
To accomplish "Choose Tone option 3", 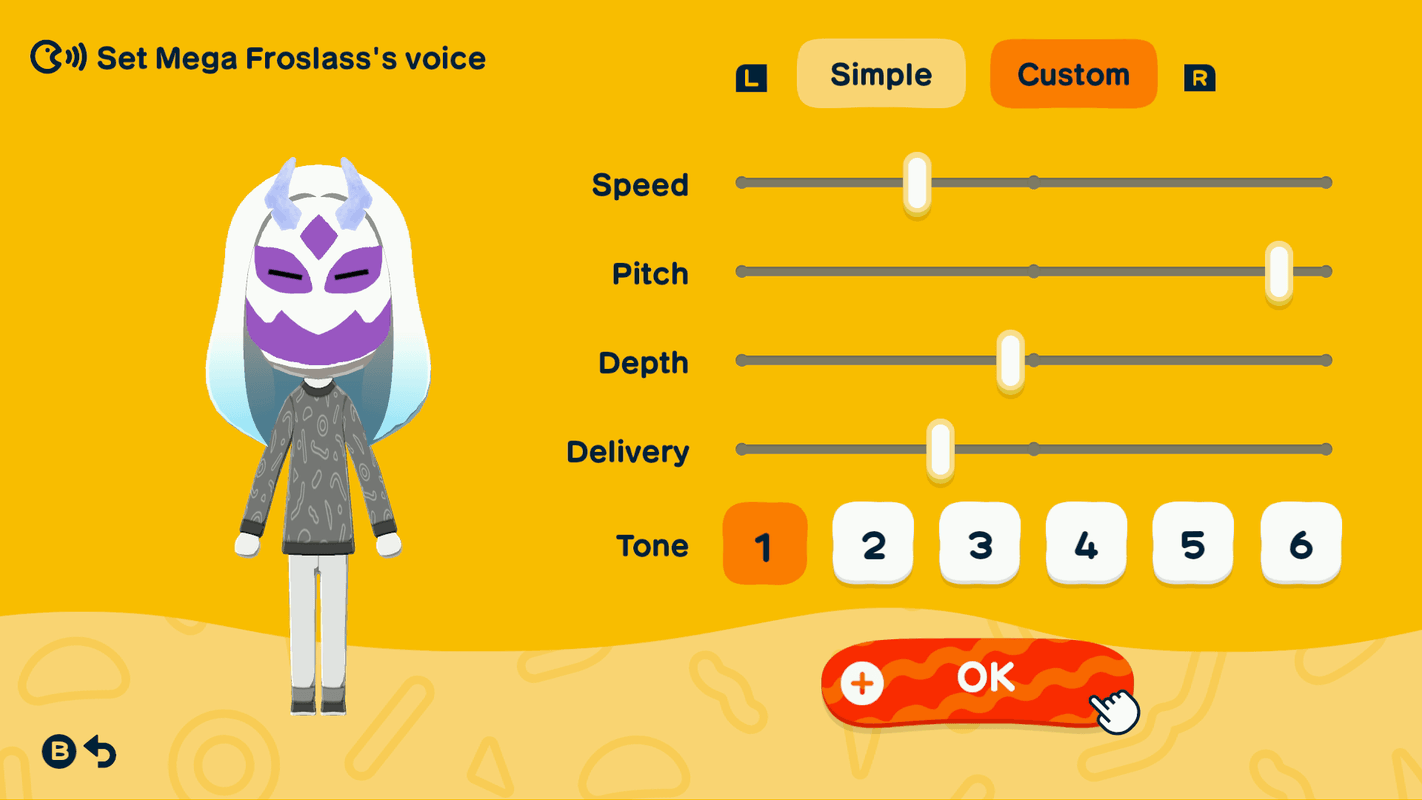I will click(979, 544).
